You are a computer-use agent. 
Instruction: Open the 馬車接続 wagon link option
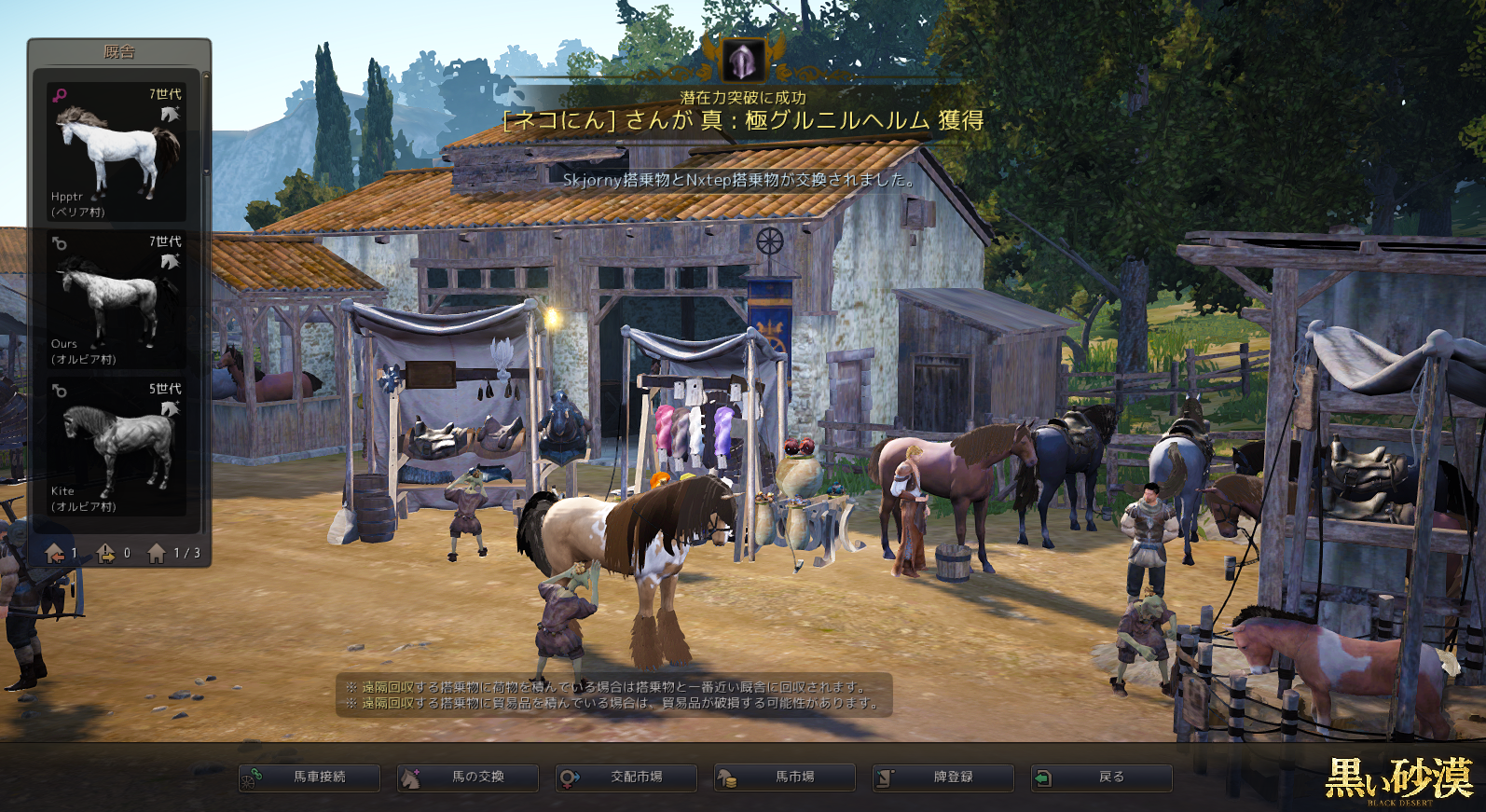(x=310, y=778)
